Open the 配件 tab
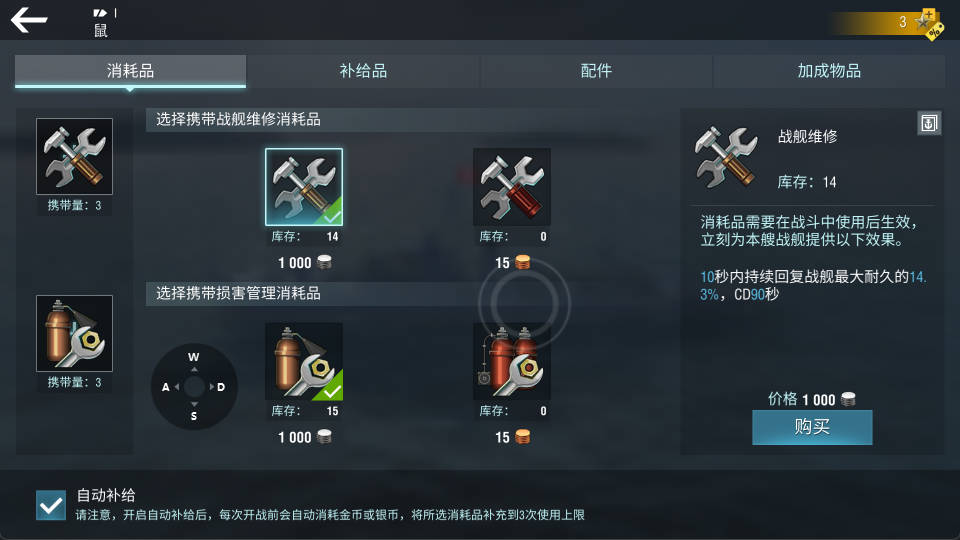This screenshot has width=960, height=540. pos(596,71)
